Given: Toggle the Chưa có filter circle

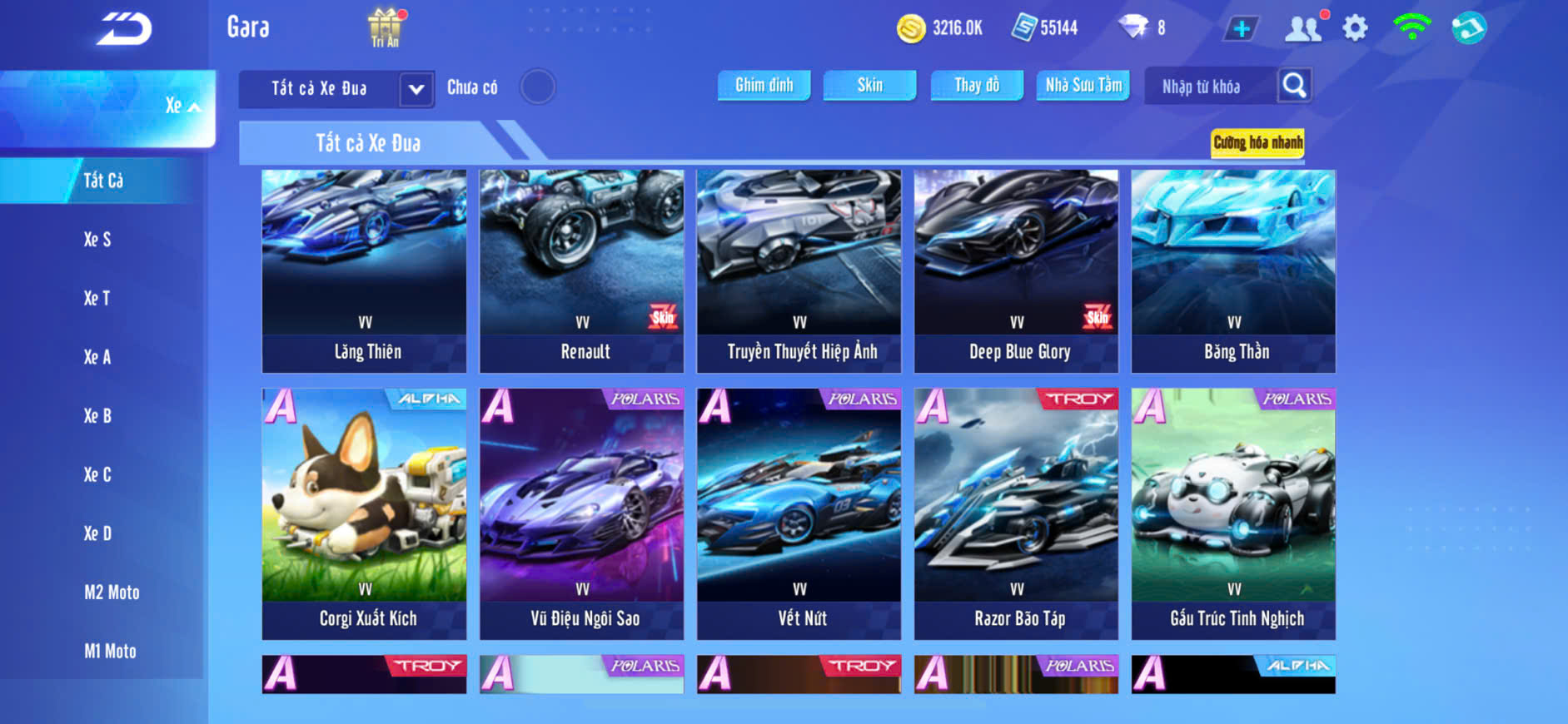Looking at the screenshot, I should tap(537, 87).
